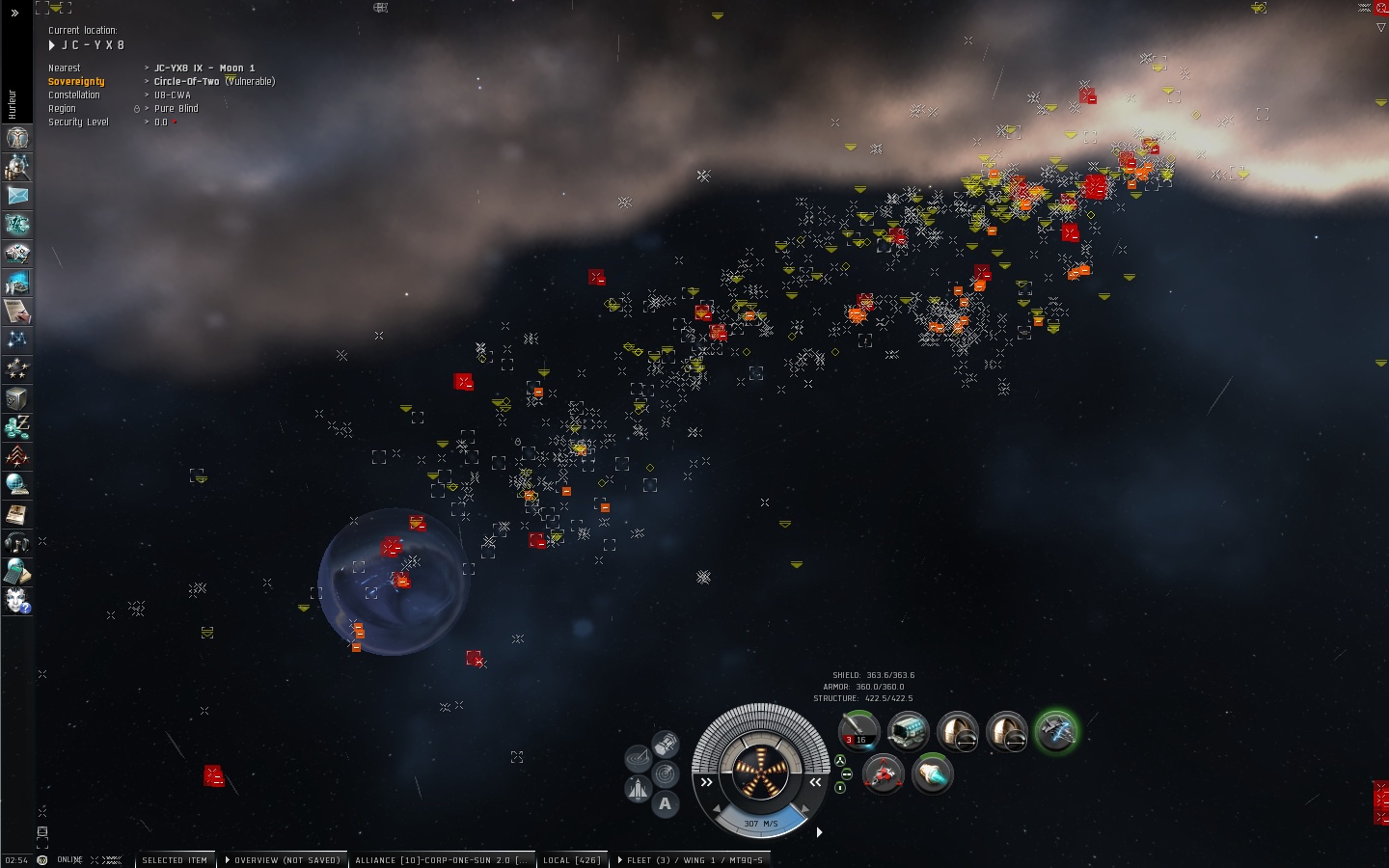Open the star map icon
This screenshot has width=1389, height=868.
point(17,340)
